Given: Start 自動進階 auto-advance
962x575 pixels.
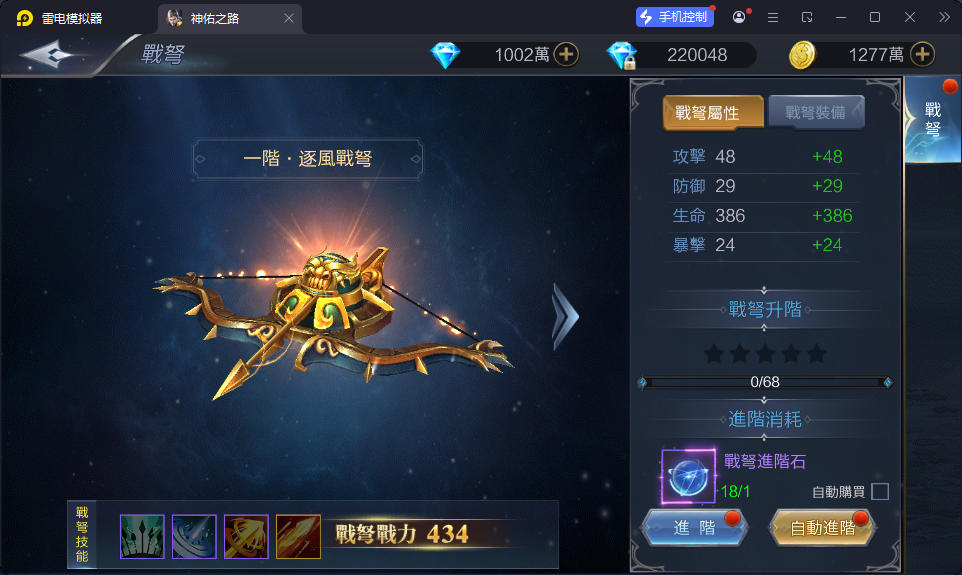Looking at the screenshot, I should pyautogui.click(x=822, y=528).
